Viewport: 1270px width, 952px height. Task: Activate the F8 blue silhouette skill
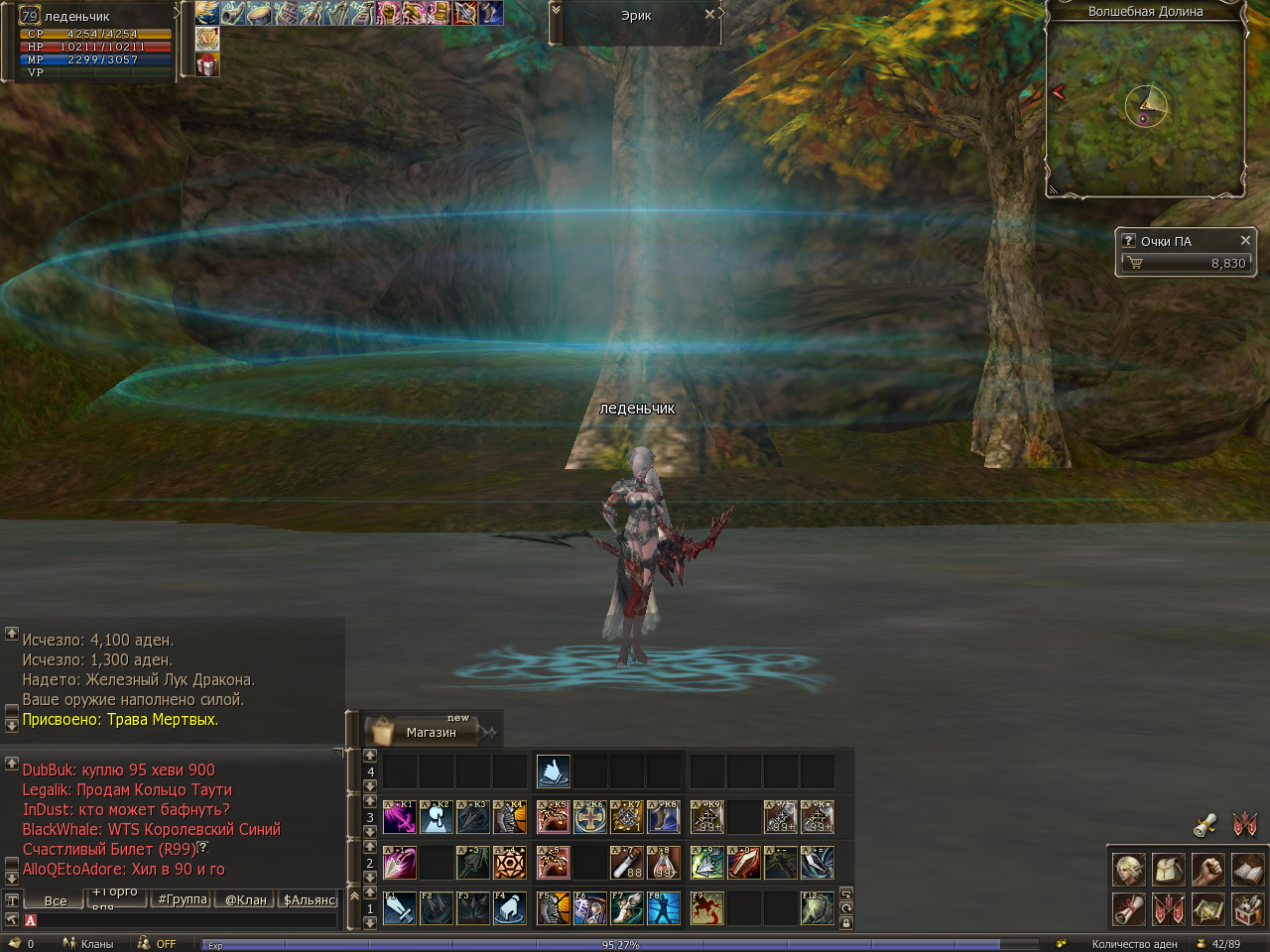[x=664, y=908]
